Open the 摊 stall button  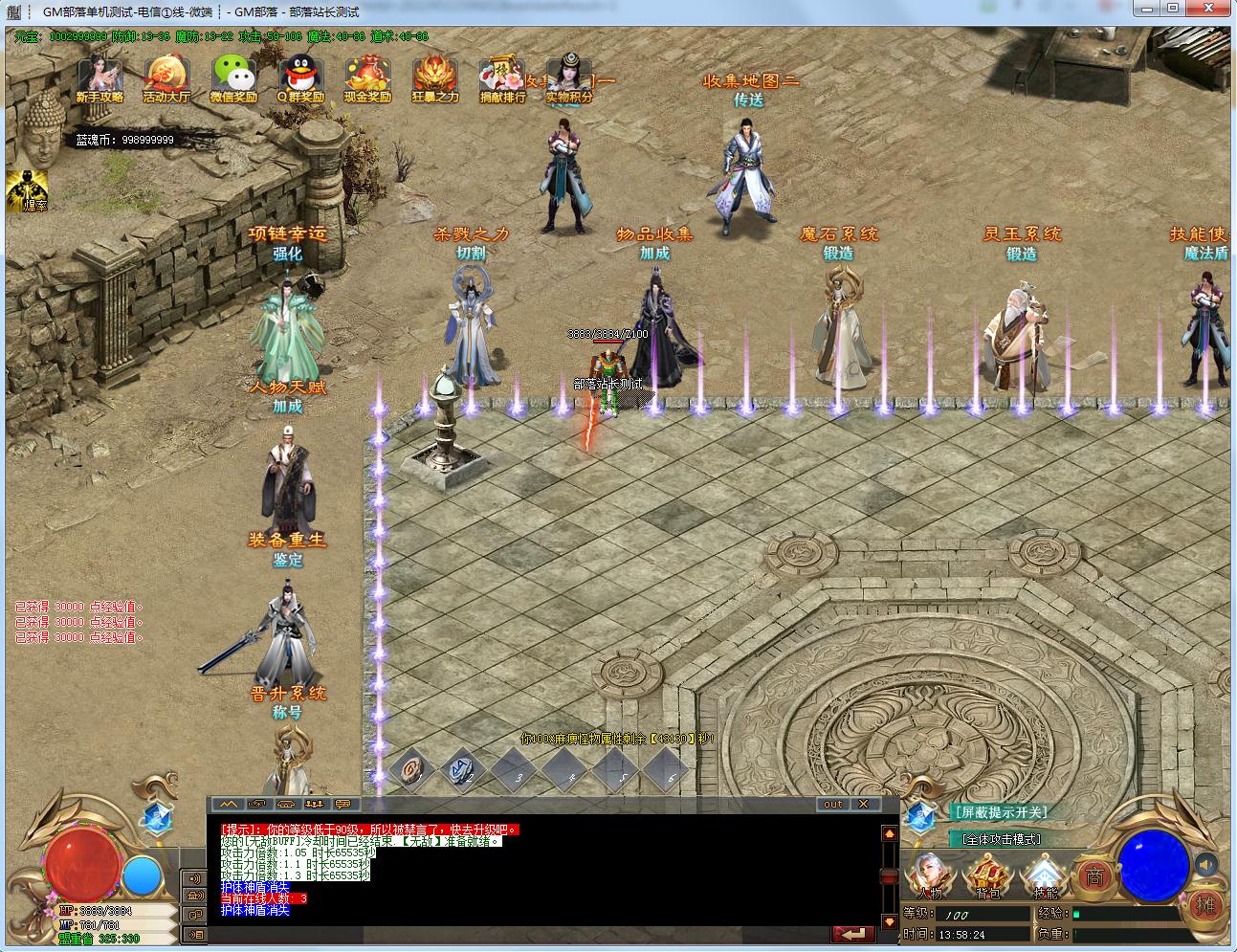click(1205, 905)
